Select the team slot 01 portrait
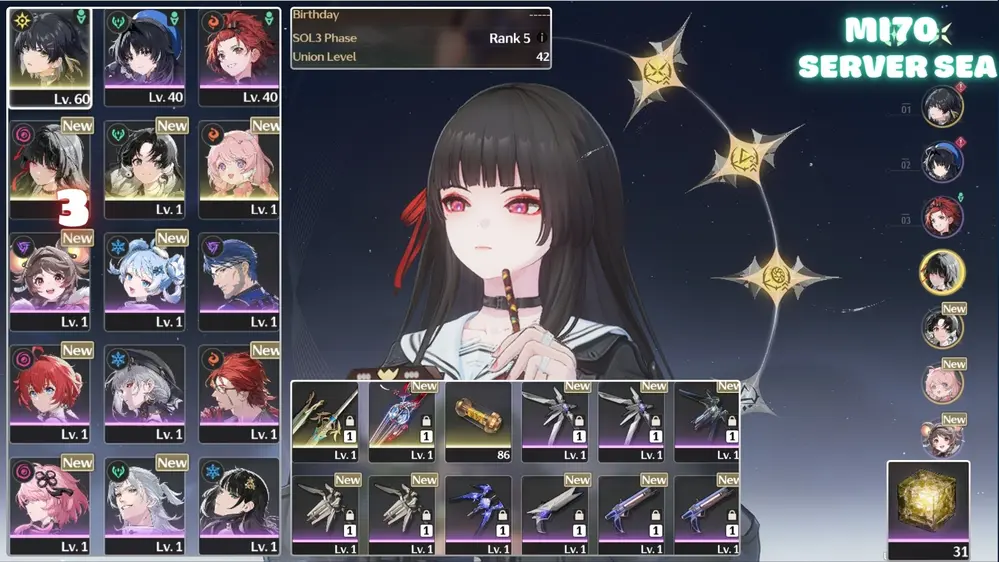The width and height of the screenshot is (999, 562). [942, 108]
